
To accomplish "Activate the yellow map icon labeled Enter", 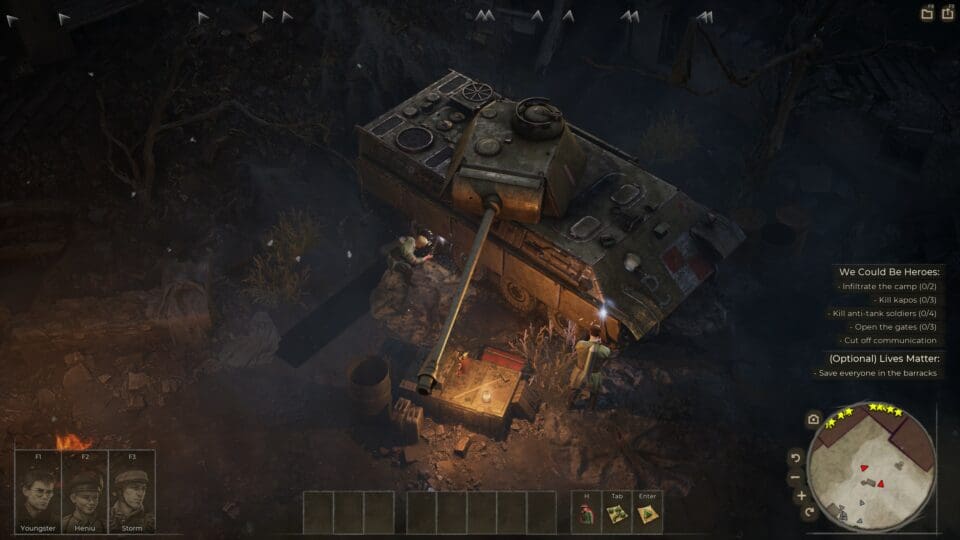I will click(x=646, y=514).
